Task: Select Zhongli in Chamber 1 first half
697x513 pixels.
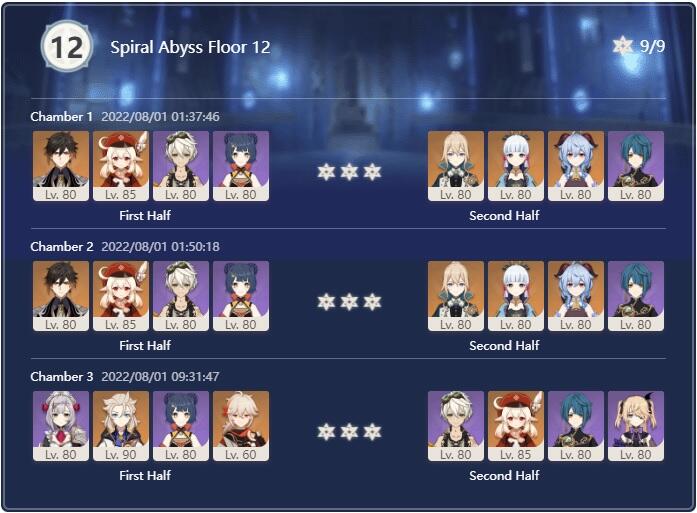Action: tap(60, 164)
